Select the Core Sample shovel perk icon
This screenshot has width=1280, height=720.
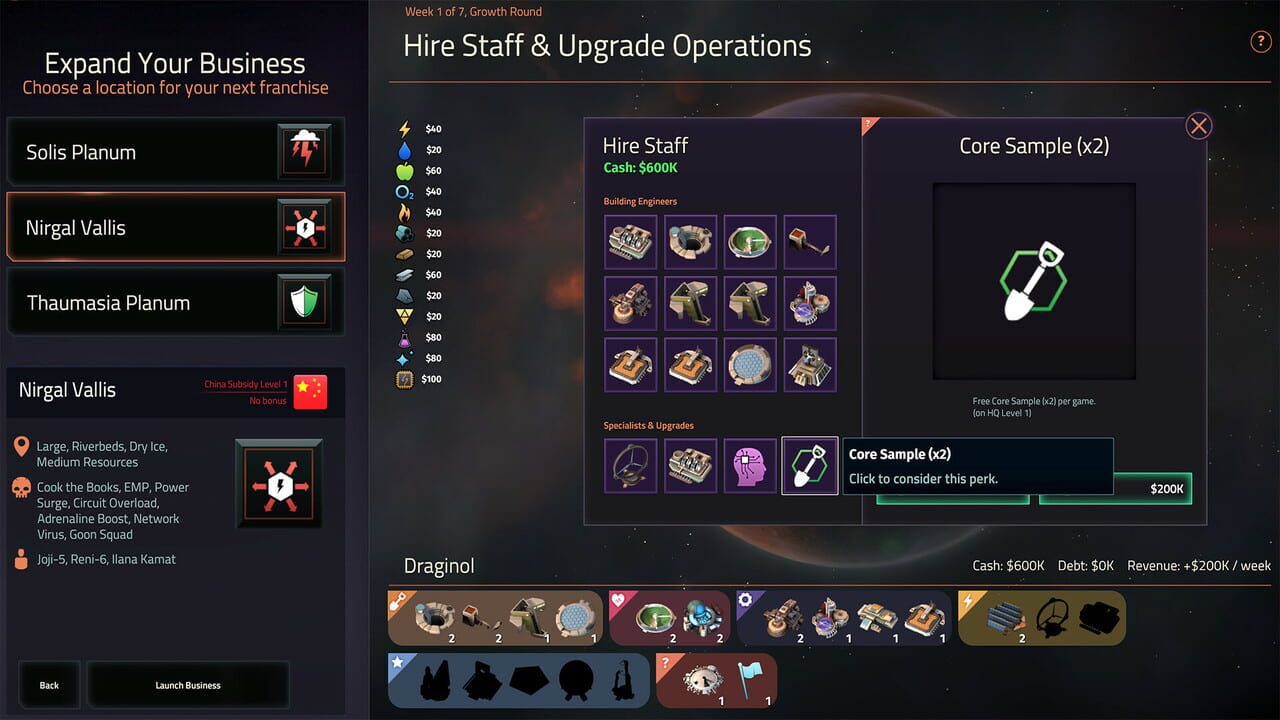[810, 465]
